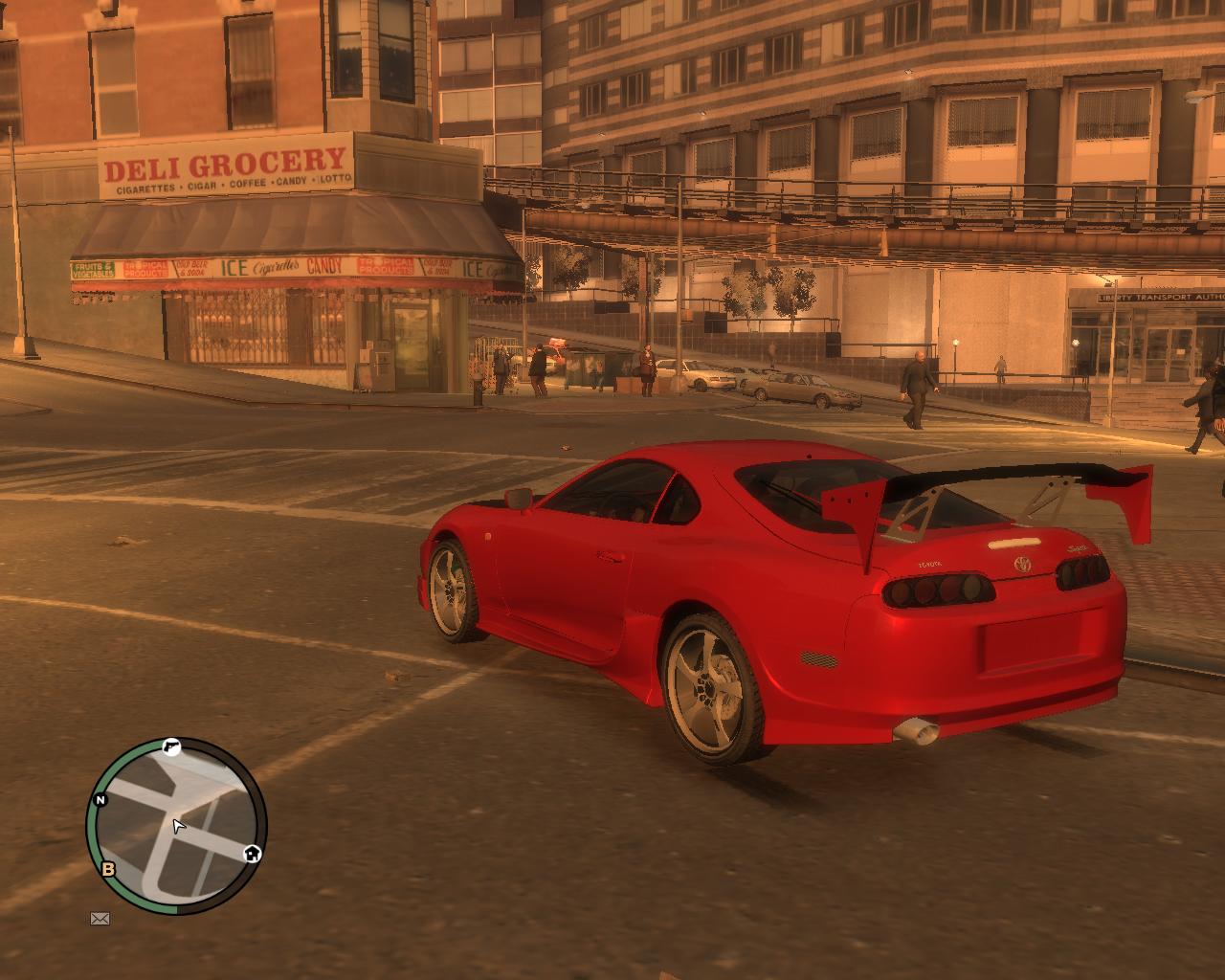Select the pistol gun shop blip
Image resolution: width=1225 pixels, height=980 pixels.
pos(171,747)
